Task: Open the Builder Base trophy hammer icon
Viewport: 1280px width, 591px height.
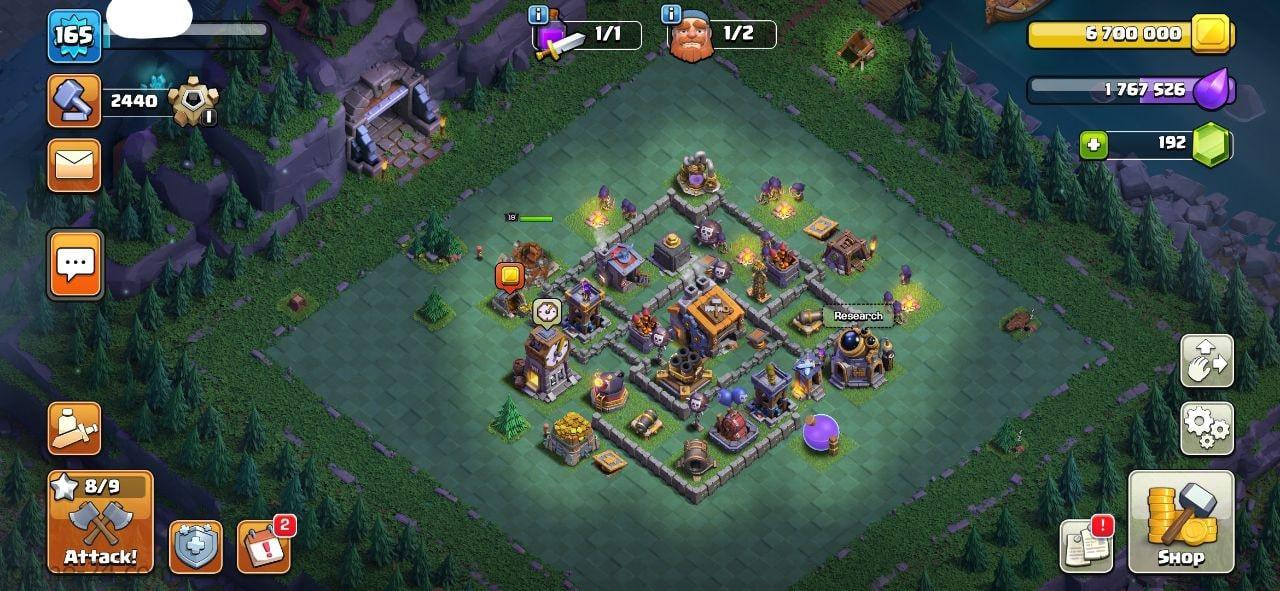Action: point(75,101)
